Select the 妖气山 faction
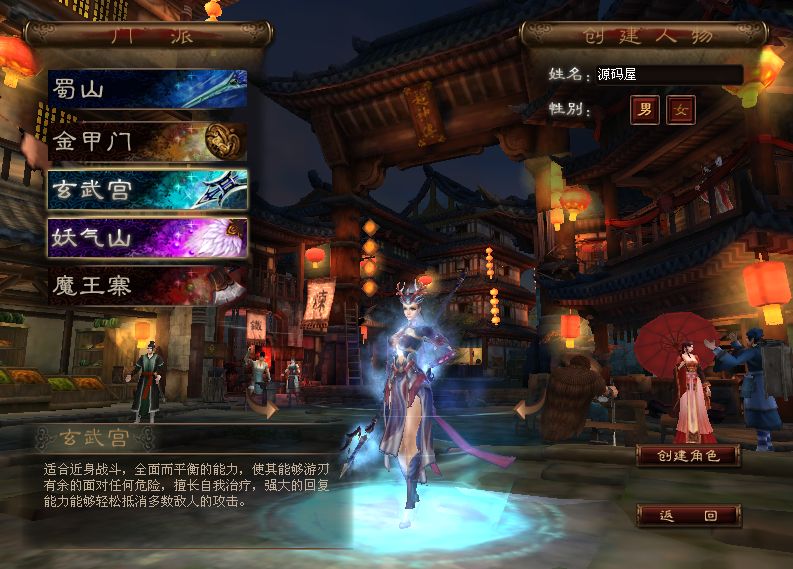The height and width of the screenshot is (569, 793). pos(147,238)
